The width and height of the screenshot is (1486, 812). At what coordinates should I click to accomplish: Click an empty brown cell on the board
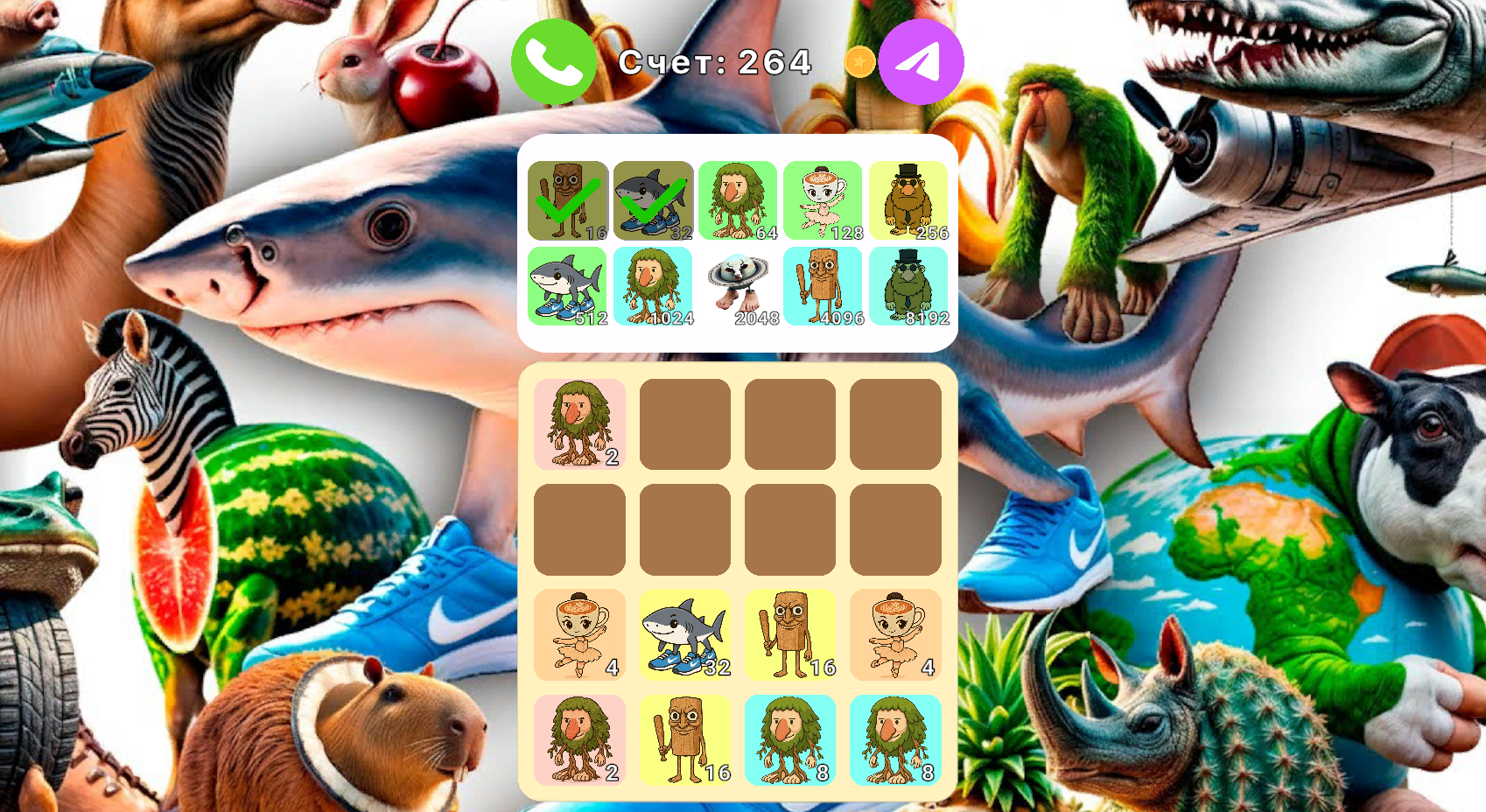pyautogui.click(x=686, y=423)
